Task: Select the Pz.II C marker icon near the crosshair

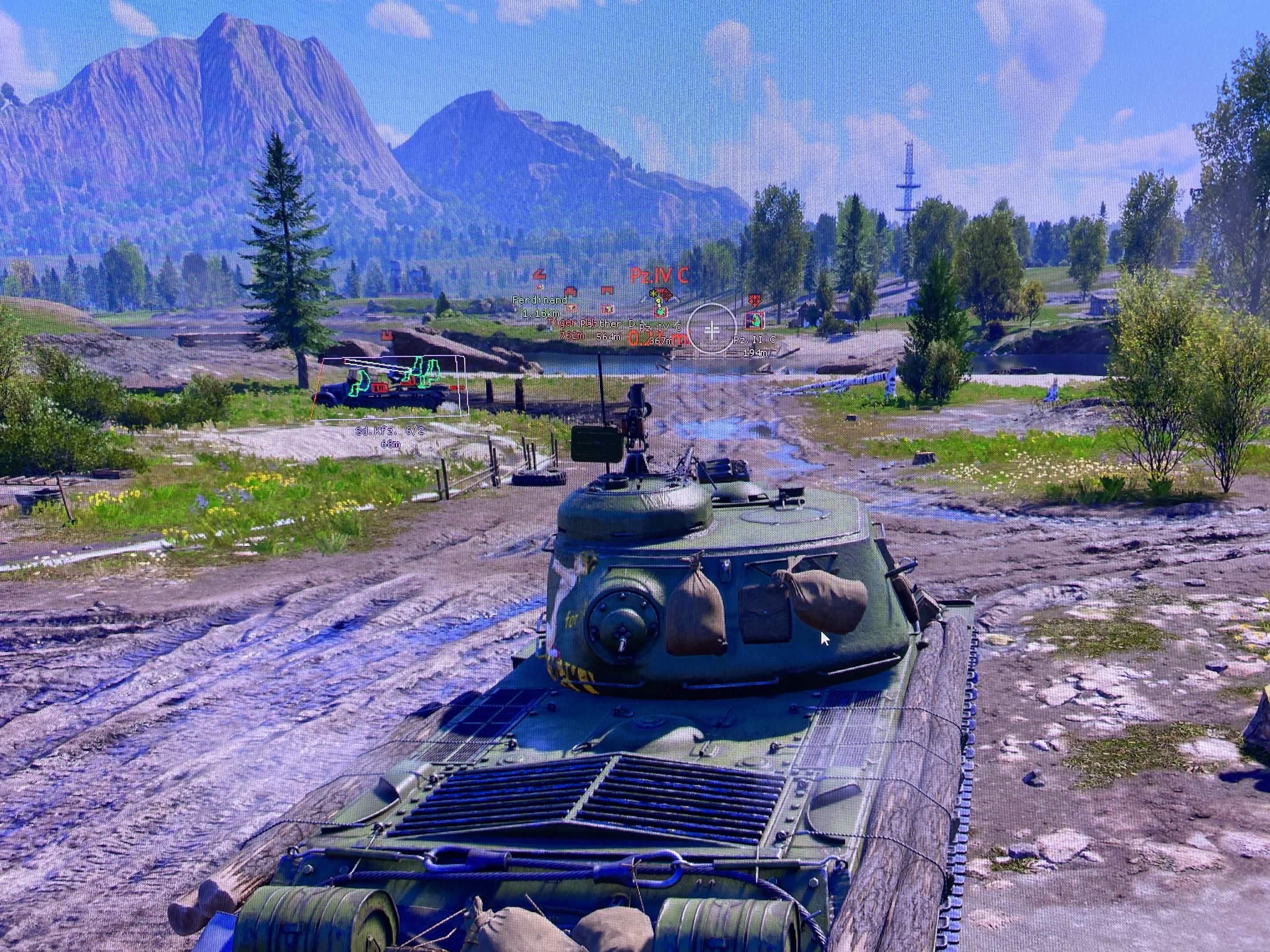Action: [x=755, y=321]
